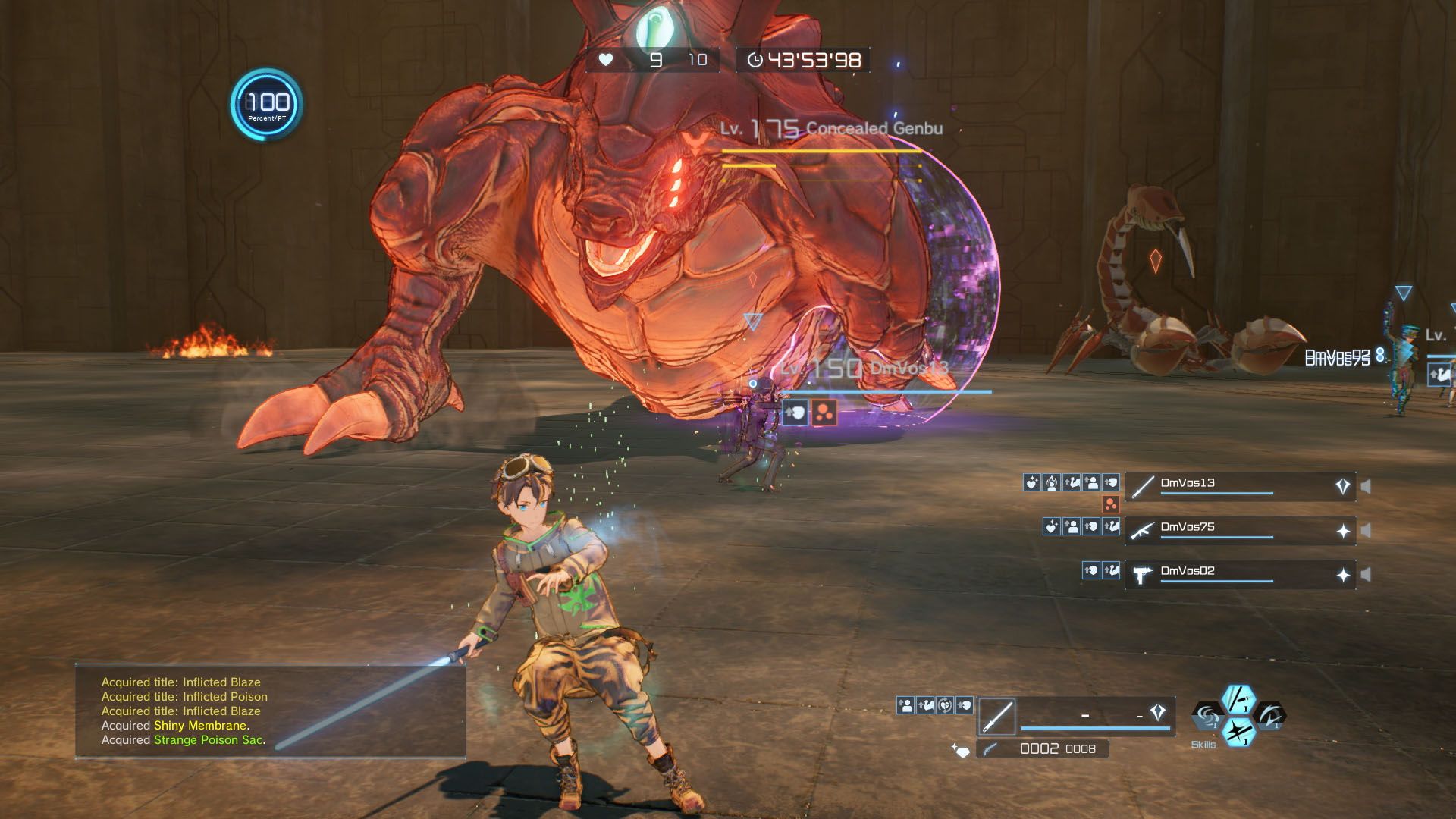
Task: Expand the diamond marker on DmVos13's name bar
Action: coord(1342,485)
